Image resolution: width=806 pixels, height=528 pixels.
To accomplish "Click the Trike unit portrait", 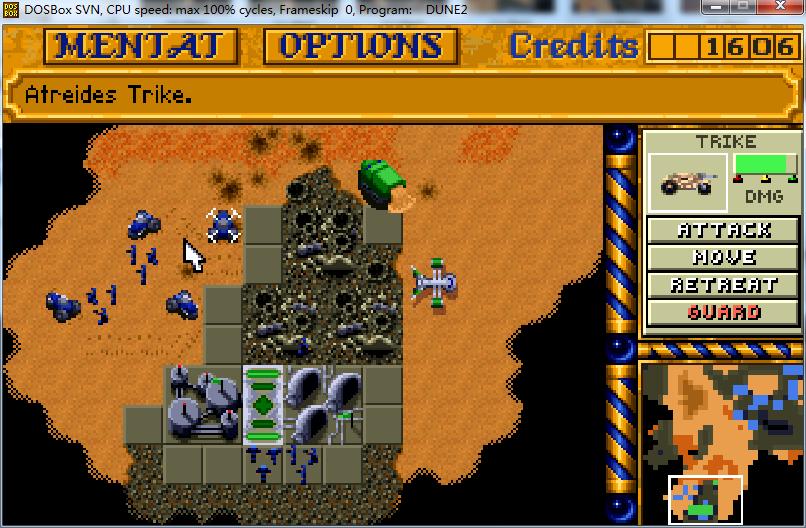I will 688,181.
